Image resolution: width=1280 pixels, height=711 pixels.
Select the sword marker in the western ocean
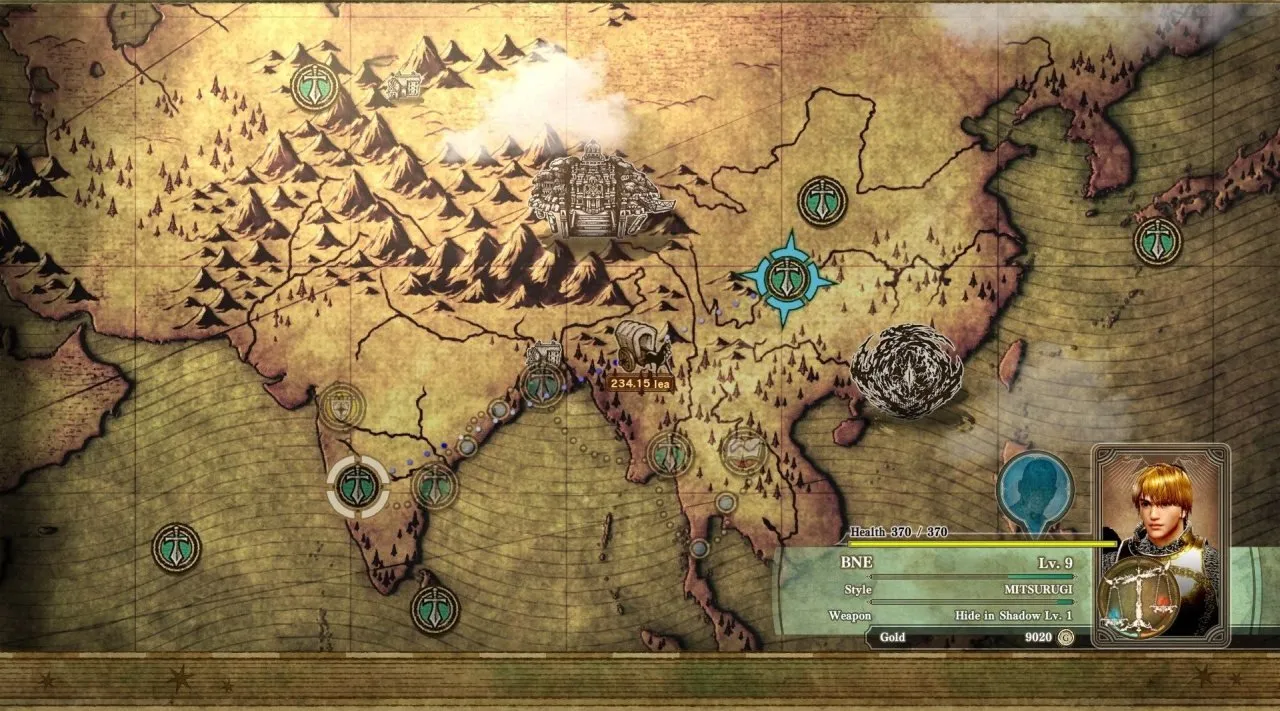[x=176, y=547]
